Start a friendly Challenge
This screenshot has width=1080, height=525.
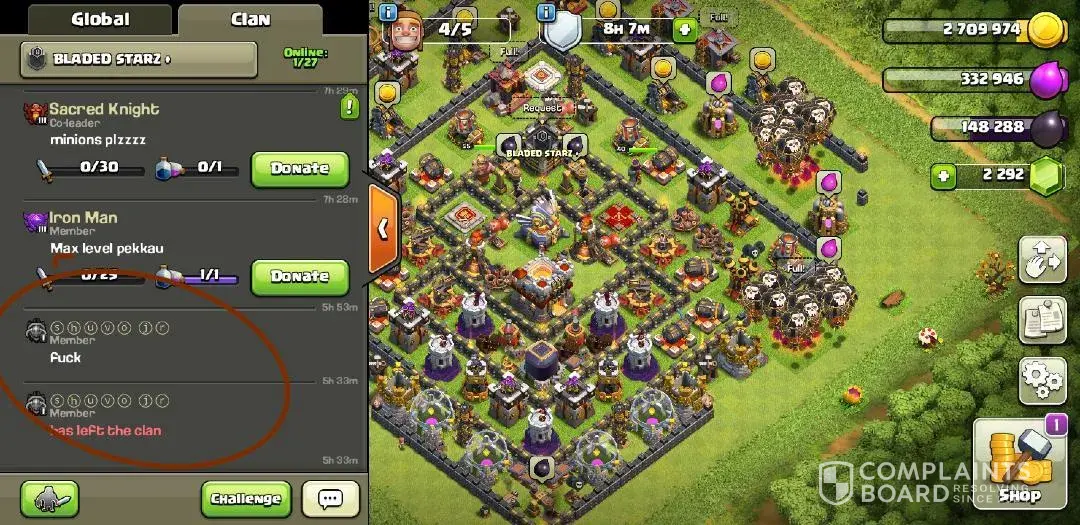pos(245,498)
